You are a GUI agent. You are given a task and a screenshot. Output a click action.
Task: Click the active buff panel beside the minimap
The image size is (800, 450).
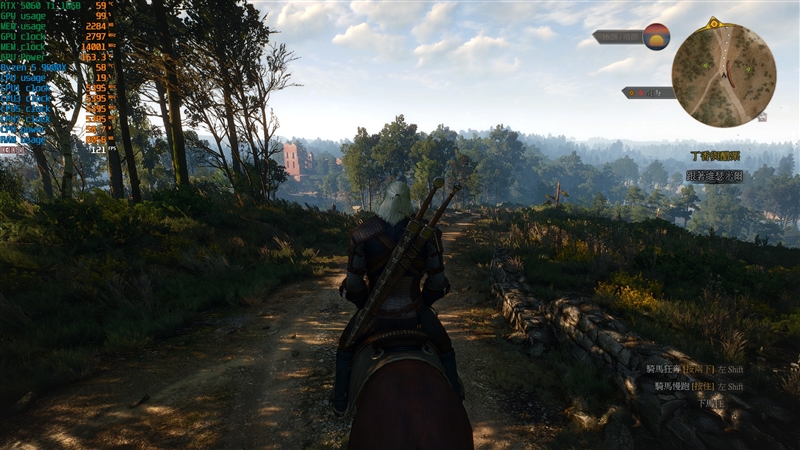point(648,92)
